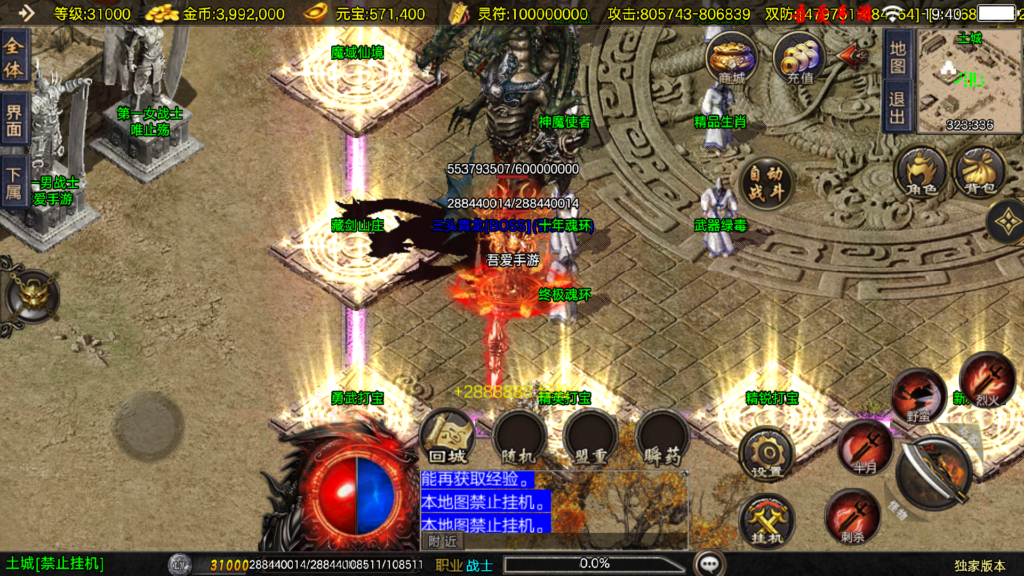The image size is (1024, 576).
Task: Open the 背包 backpack
Action: click(980, 171)
